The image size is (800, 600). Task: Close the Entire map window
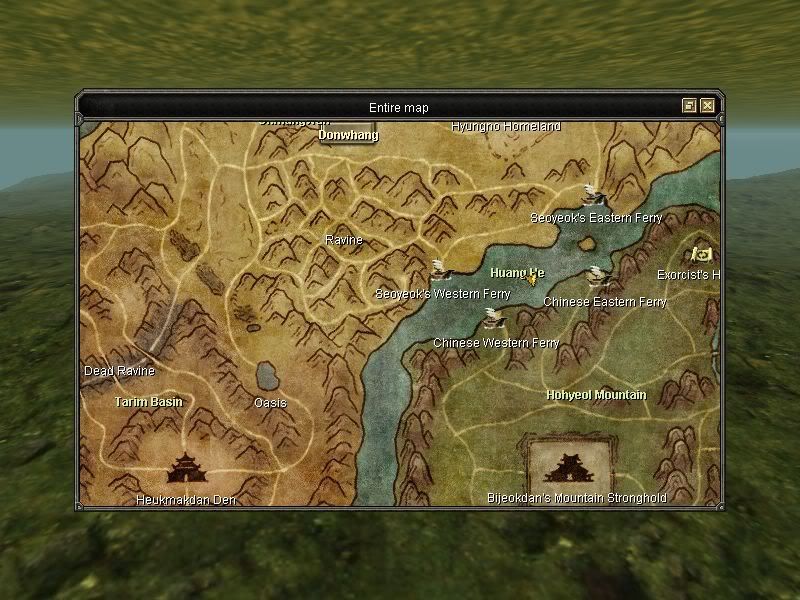[707, 105]
